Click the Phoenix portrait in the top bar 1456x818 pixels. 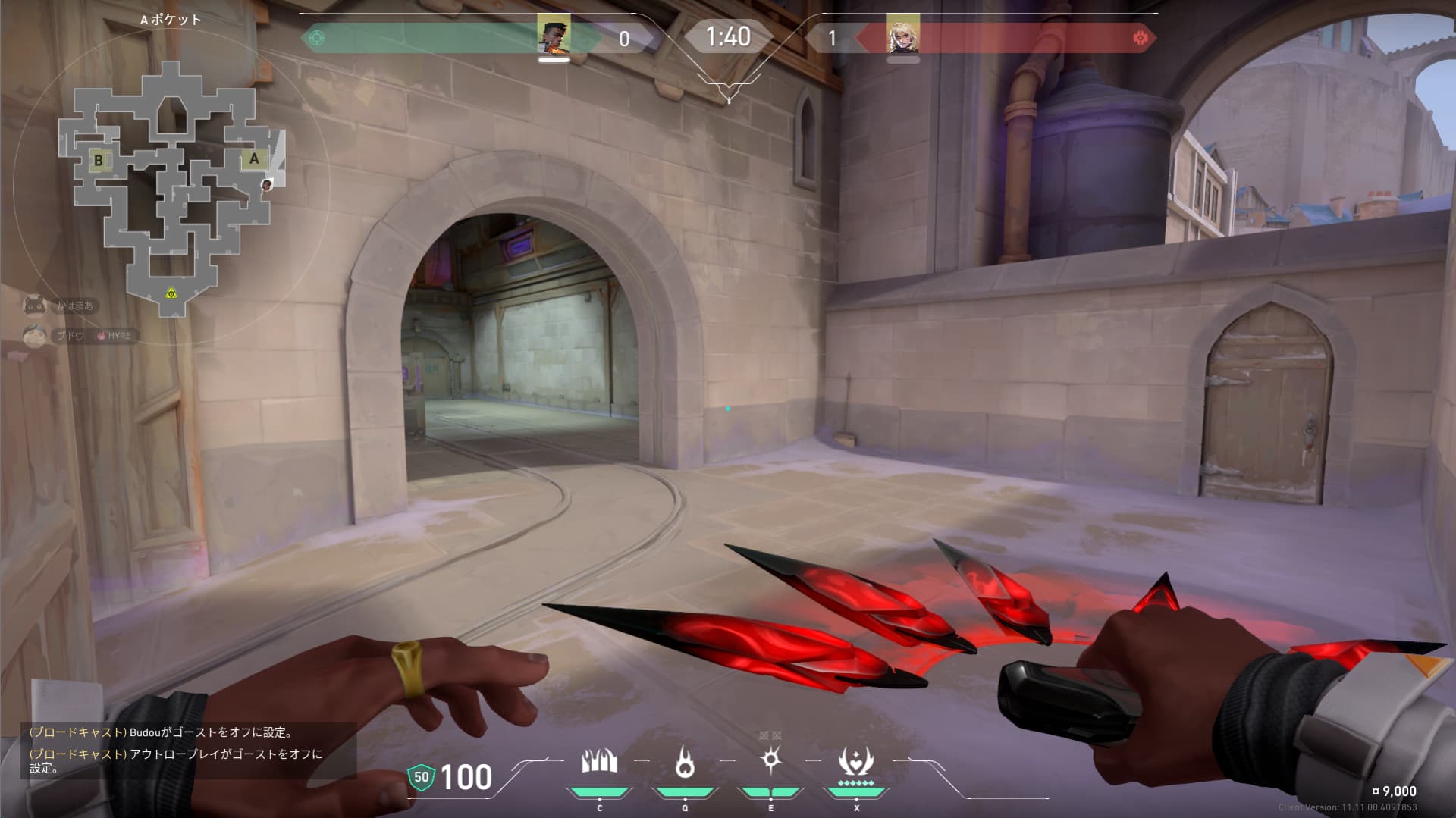tap(554, 36)
